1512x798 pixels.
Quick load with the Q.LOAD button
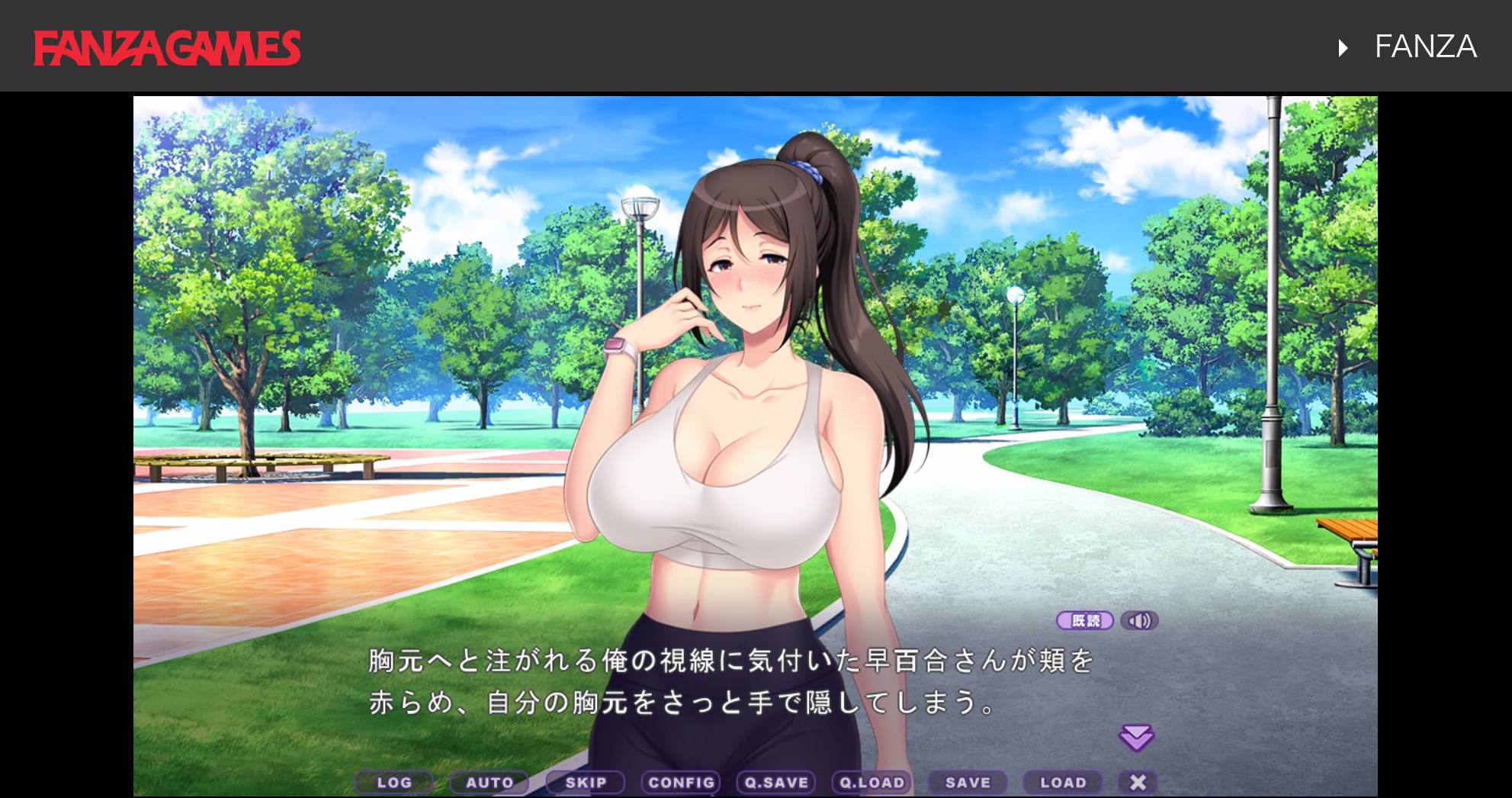(872, 782)
